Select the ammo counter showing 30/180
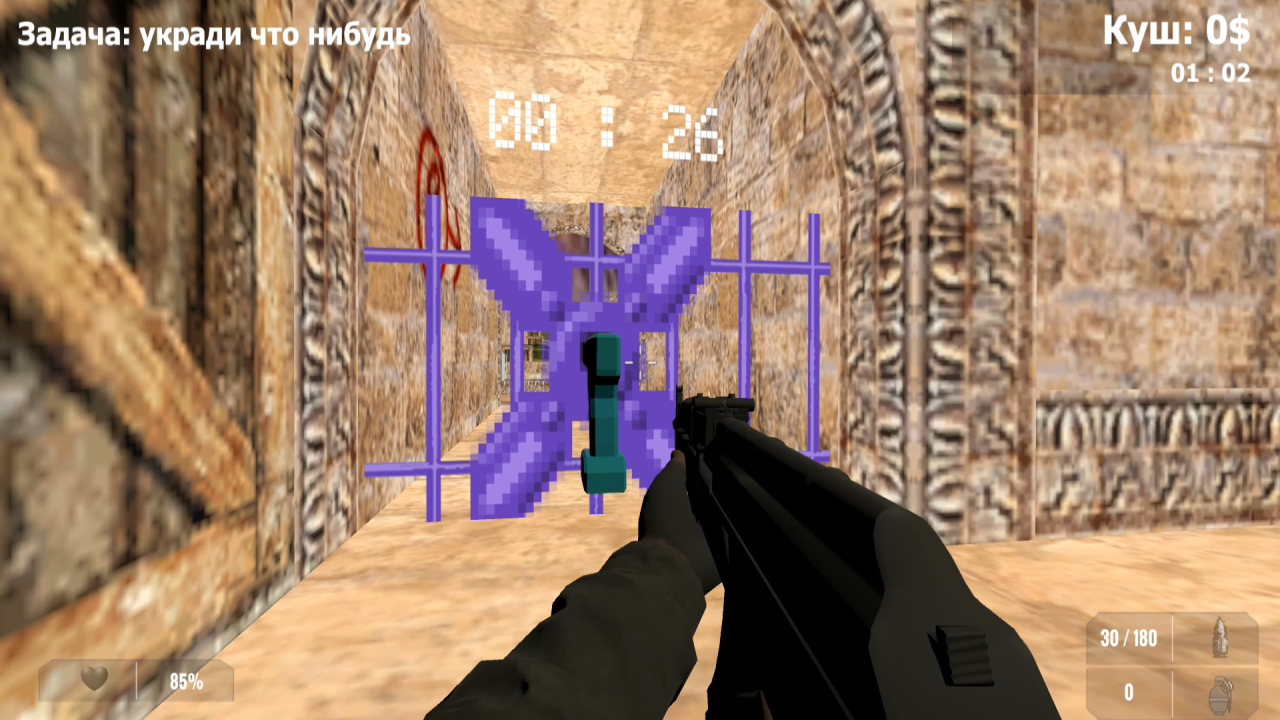 (1127, 639)
